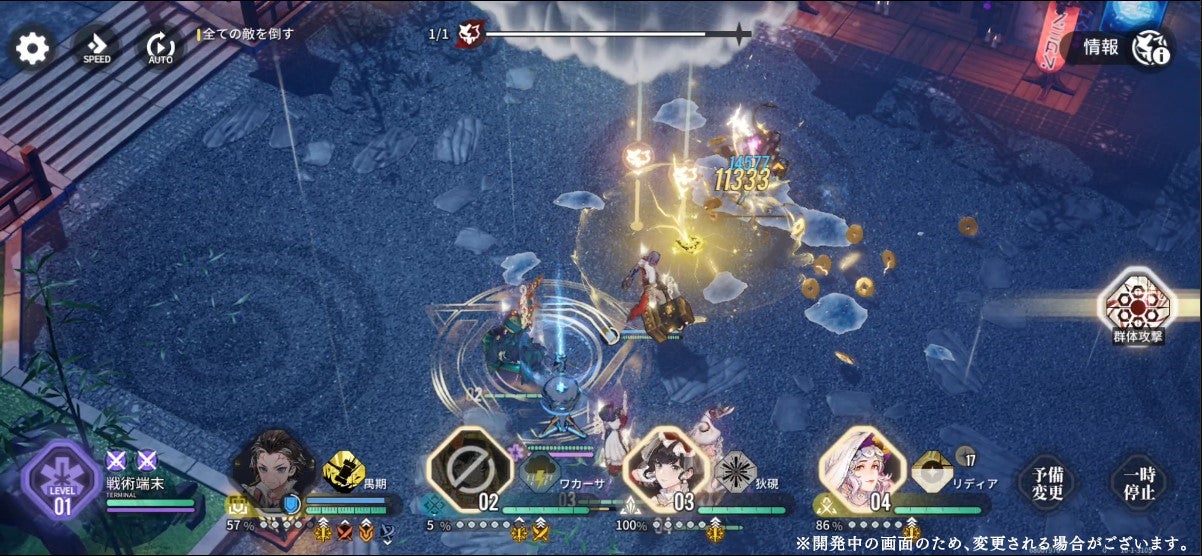The image size is (1202, 556).
Task: Toggle the battle SPEED button
Action: click(96, 48)
